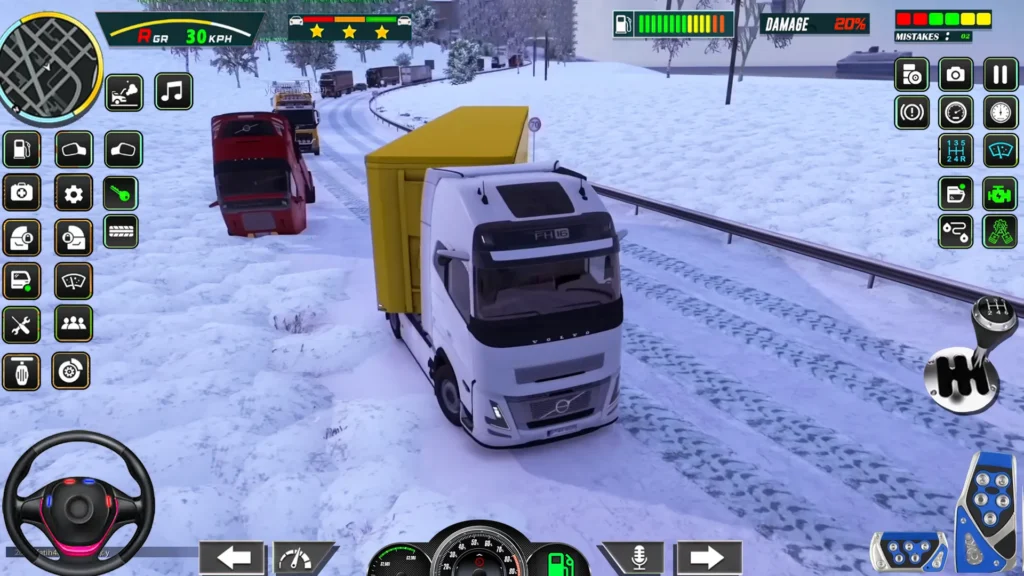Screen dimensions: 1024x576
Task: Open the wrench and screwdriver repair icon
Action: click(21, 324)
